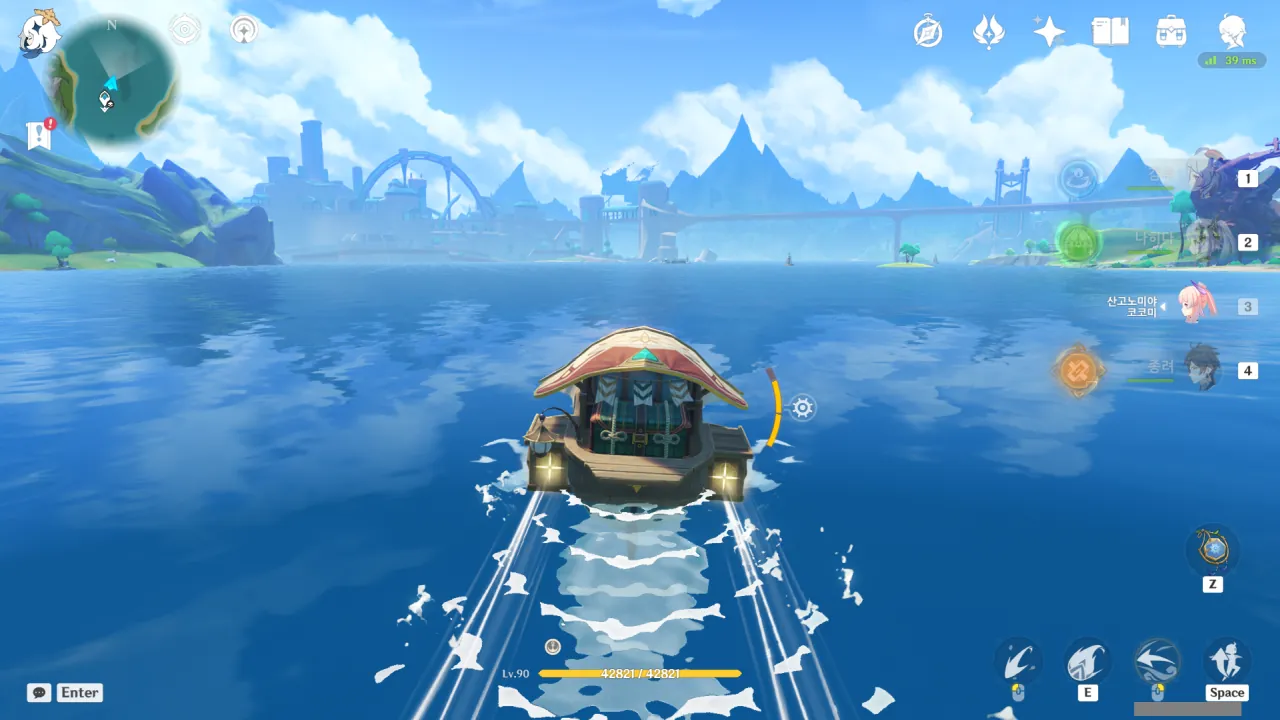Screen dimensions: 1280x720
Task: Use the gadget above the Z key
Action: pyautogui.click(x=1212, y=549)
